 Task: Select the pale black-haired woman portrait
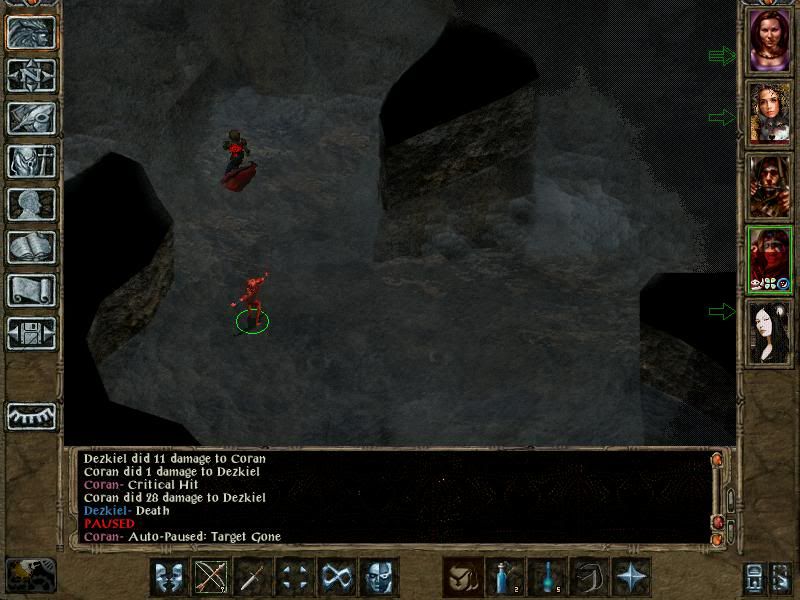770,333
